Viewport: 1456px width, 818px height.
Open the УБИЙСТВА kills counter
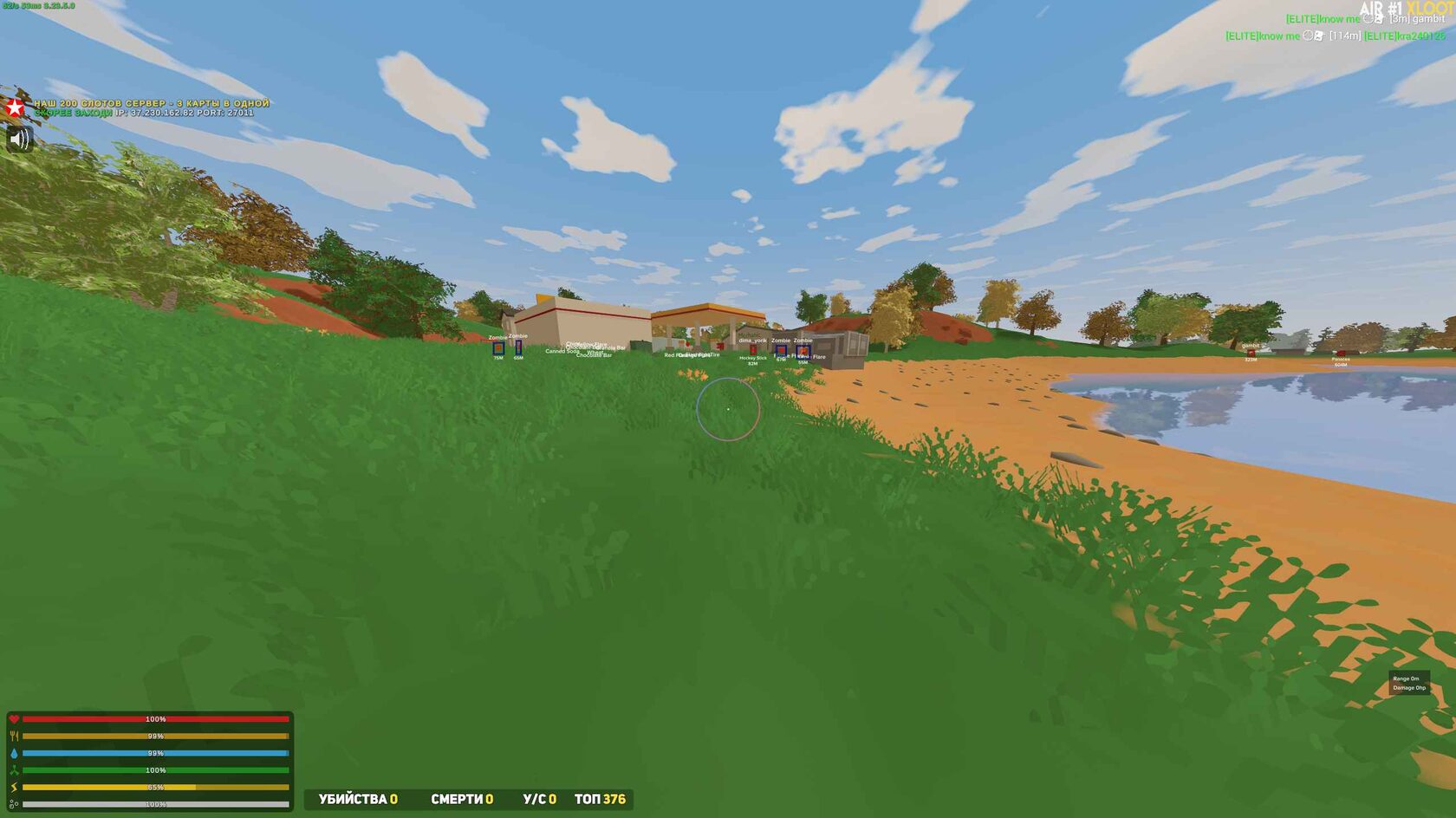click(x=354, y=801)
